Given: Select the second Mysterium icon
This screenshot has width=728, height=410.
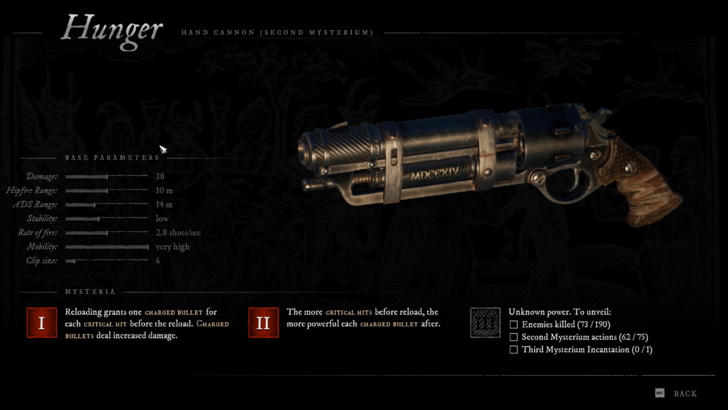Looking at the screenshot, I should [x=263, y=323].
